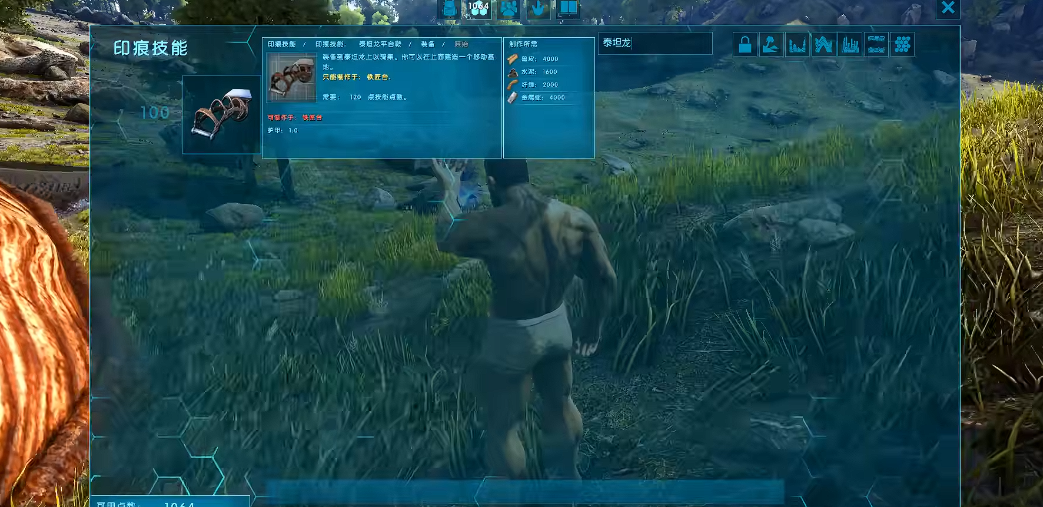Choose the island landscape filter icon
The height and width of the screenshot is (507, 1043).
771,44
